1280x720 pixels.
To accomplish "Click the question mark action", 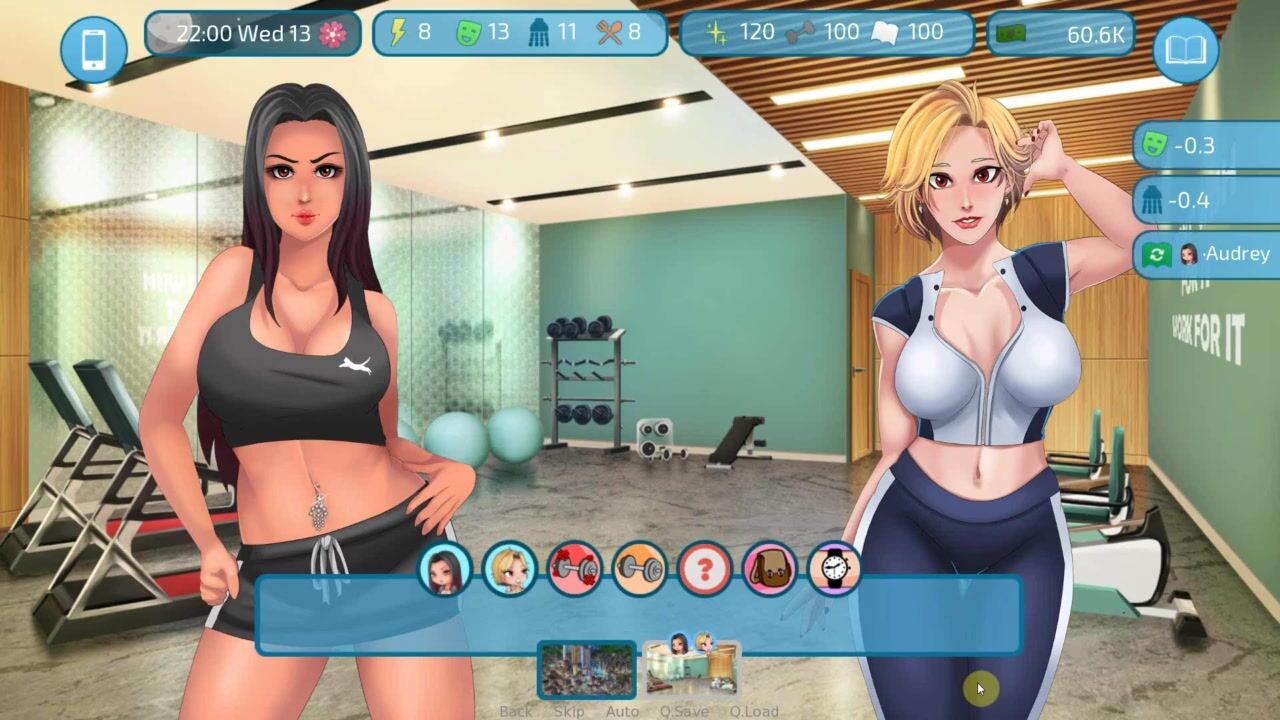I will (705, 569).
